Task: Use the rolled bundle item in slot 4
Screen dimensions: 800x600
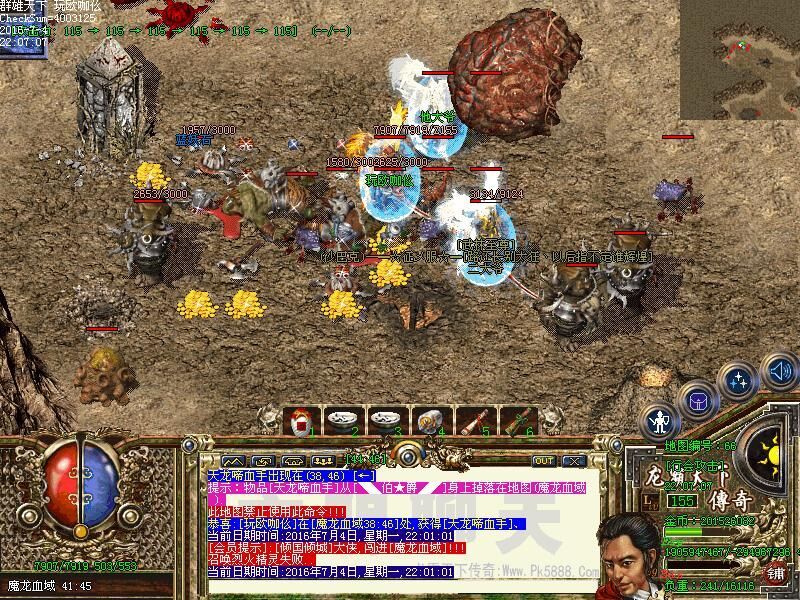Action: (x=429, y=420)
